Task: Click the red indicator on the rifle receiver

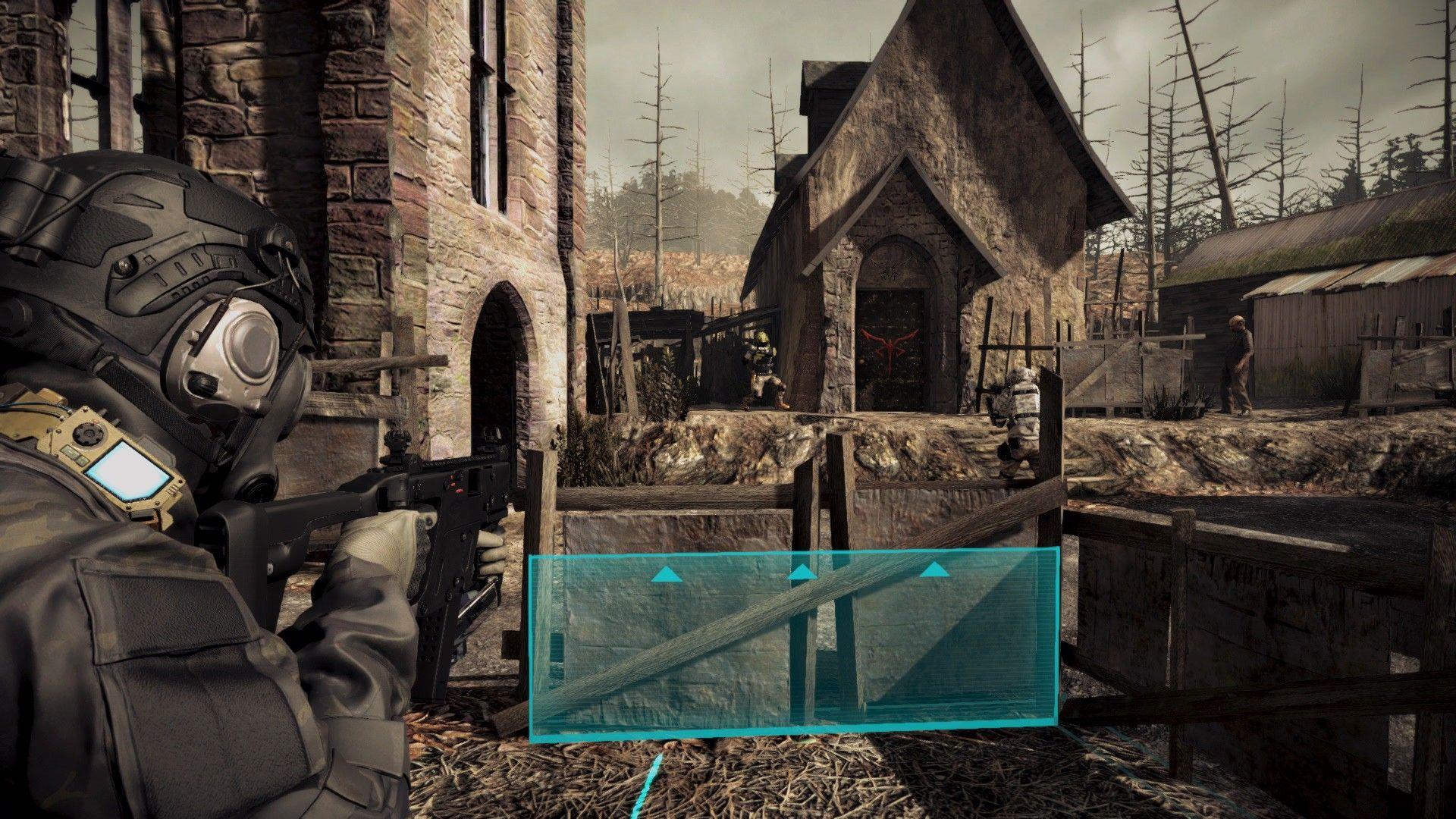Action: pos(455,484)
